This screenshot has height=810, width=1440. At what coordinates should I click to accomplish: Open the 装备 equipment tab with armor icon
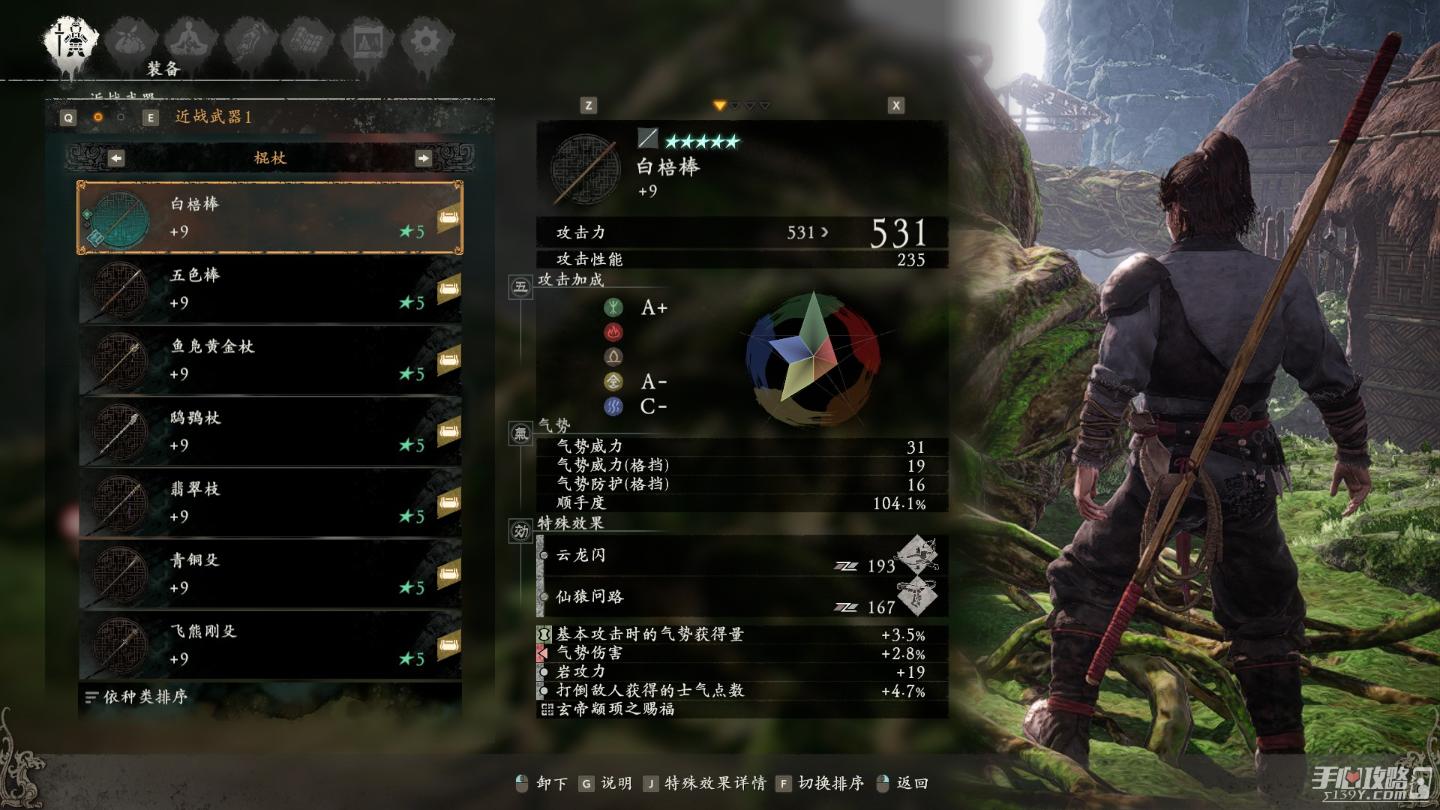tap(70, 40)
